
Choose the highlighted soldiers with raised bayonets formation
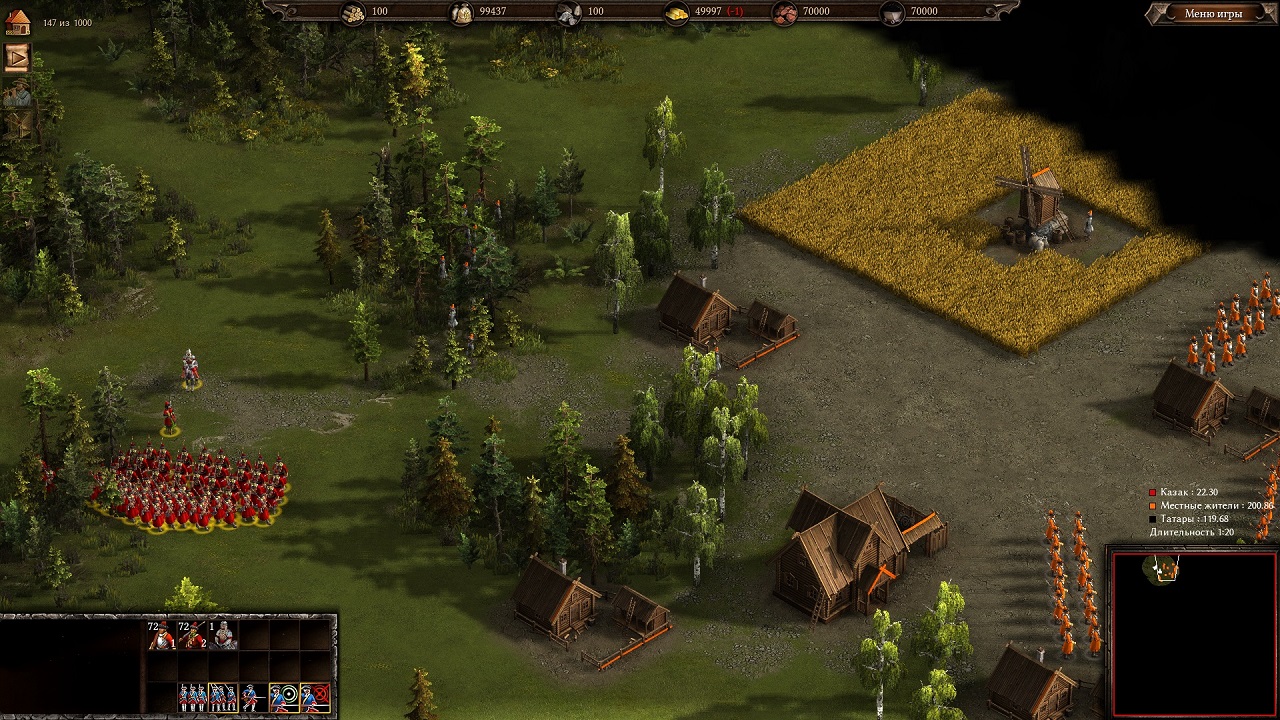tap(223, 696)
